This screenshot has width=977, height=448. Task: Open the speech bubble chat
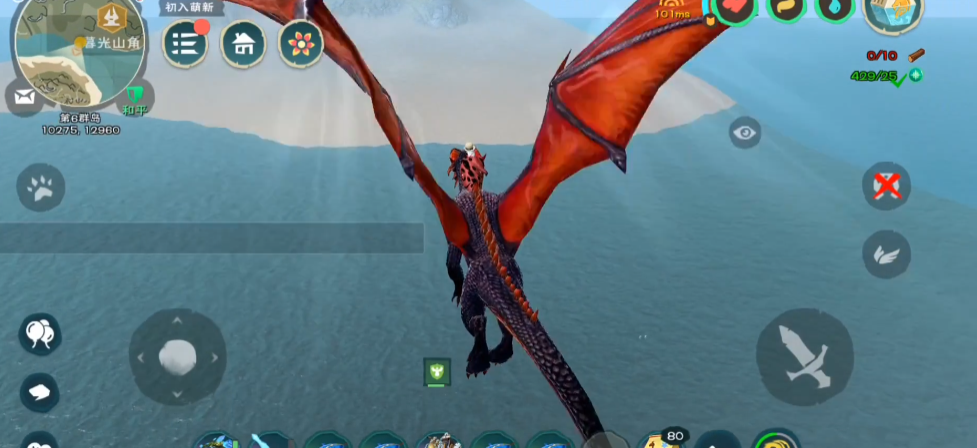point(41,391)
